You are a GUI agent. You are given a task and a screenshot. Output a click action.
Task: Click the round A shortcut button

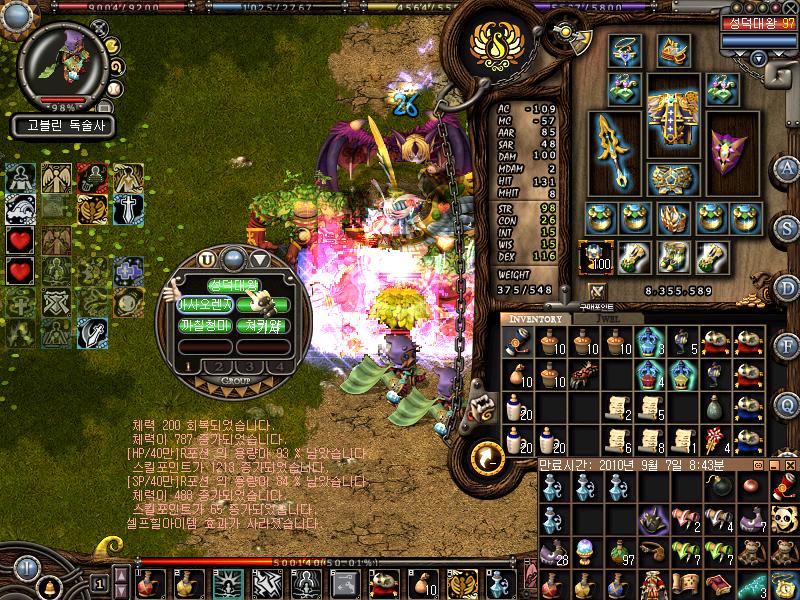(786, 169)
